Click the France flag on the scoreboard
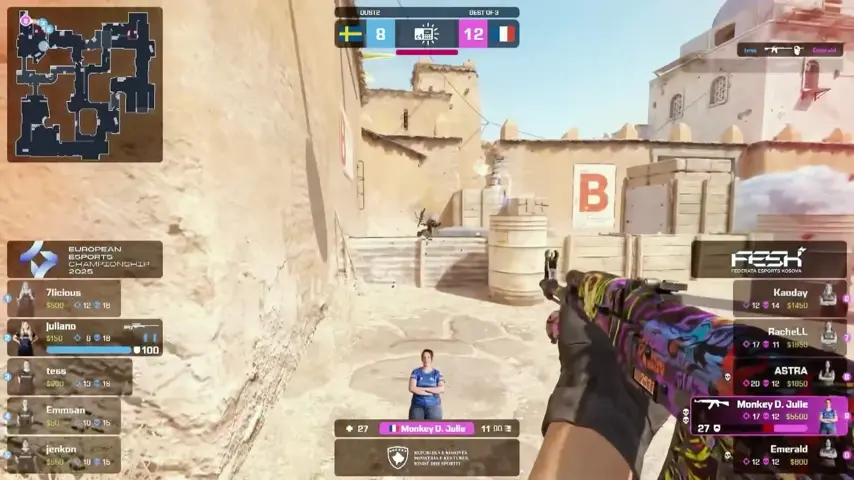This screenshot has width=854, height=480. pos(503,34)
